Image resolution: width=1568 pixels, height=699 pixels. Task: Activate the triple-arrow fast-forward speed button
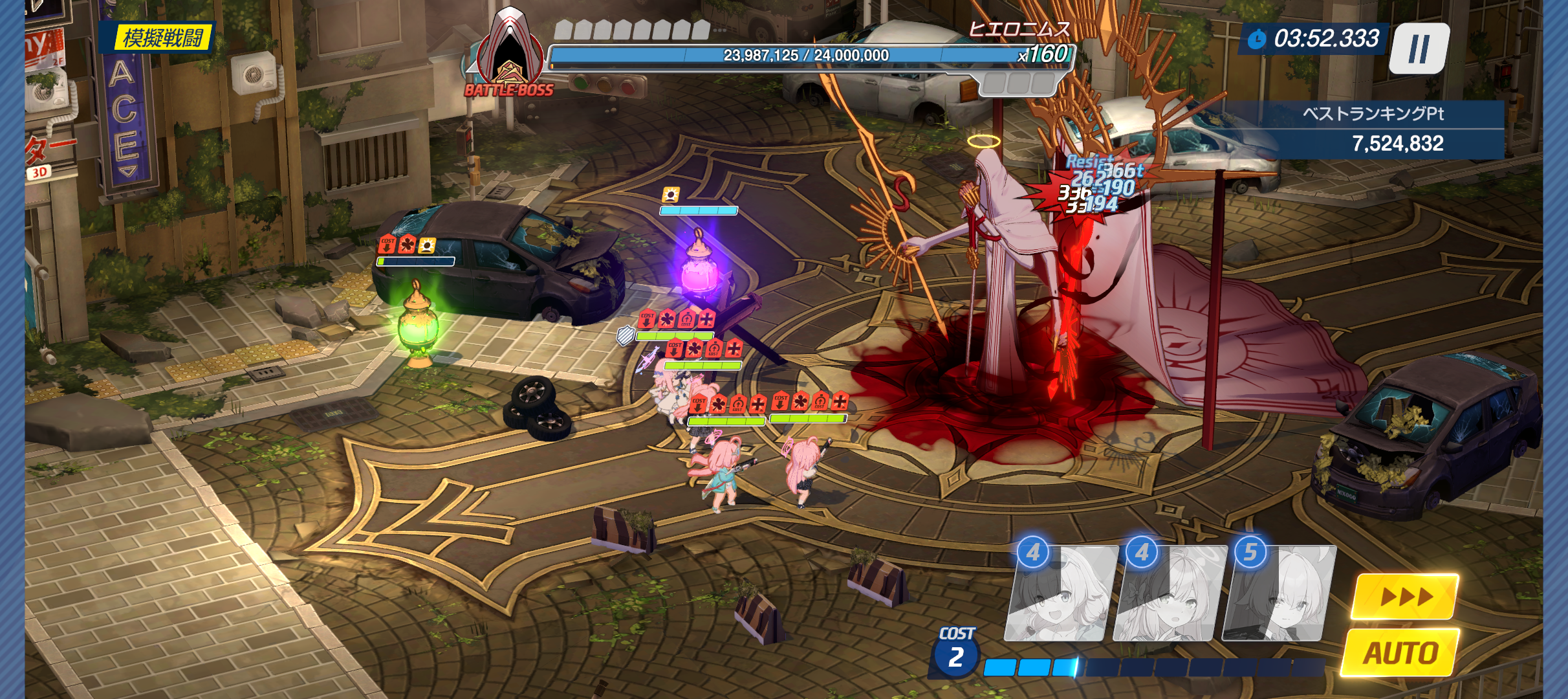point(1405,596)
